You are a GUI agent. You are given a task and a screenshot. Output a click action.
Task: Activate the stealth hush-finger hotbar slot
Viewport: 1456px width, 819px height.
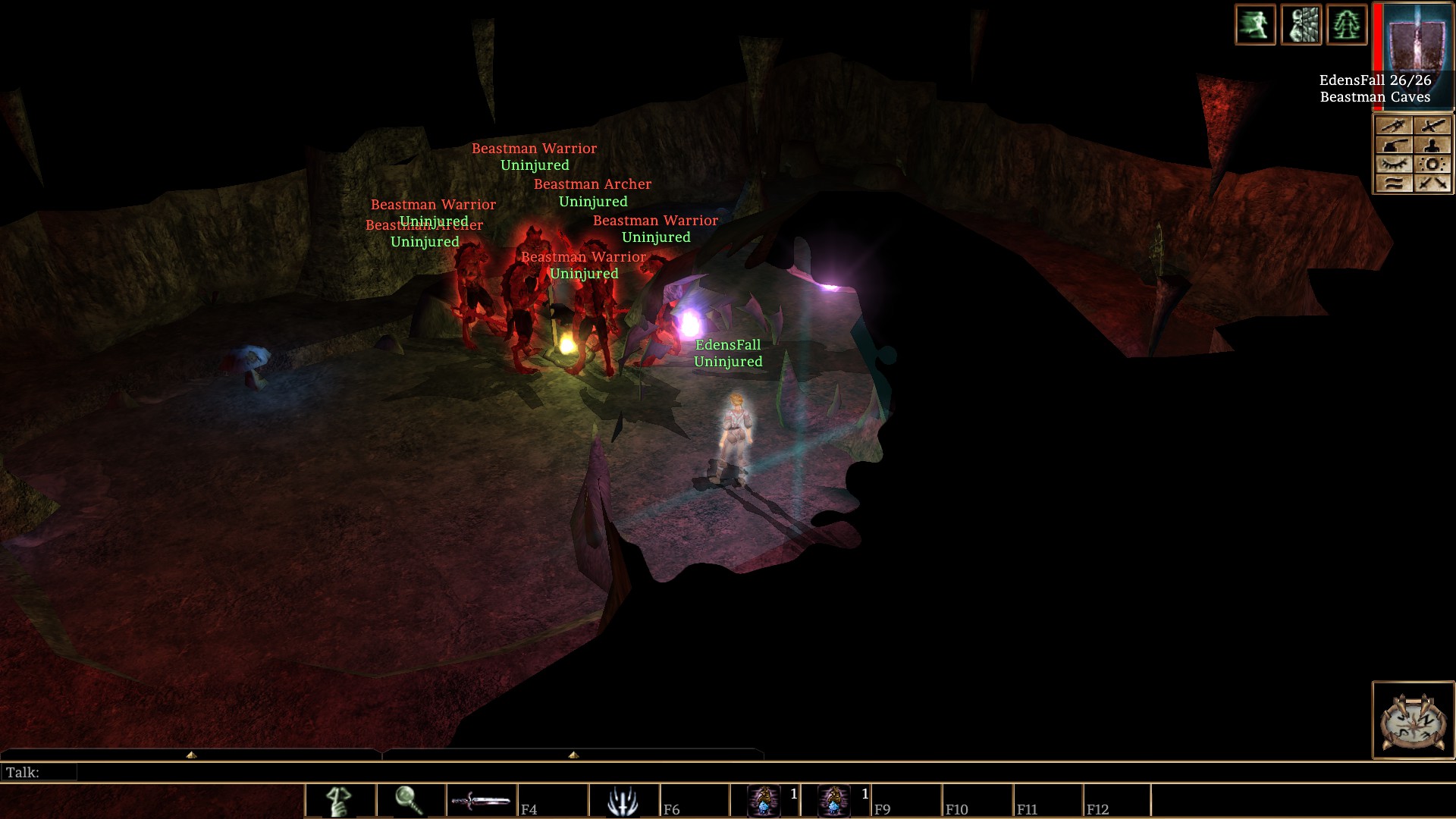point(340,801)
